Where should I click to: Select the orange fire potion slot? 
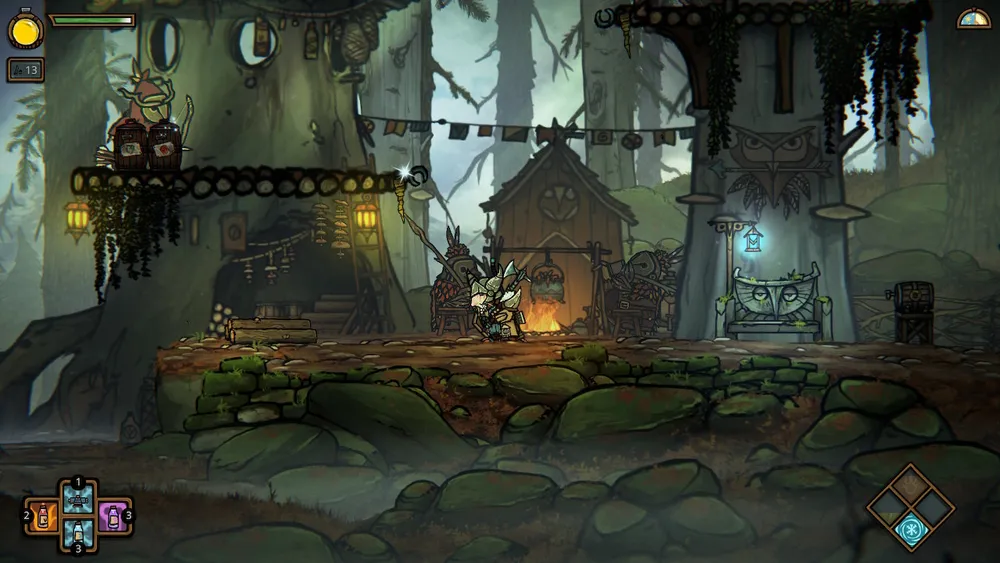pyautogui.click(x=43, y=515)
